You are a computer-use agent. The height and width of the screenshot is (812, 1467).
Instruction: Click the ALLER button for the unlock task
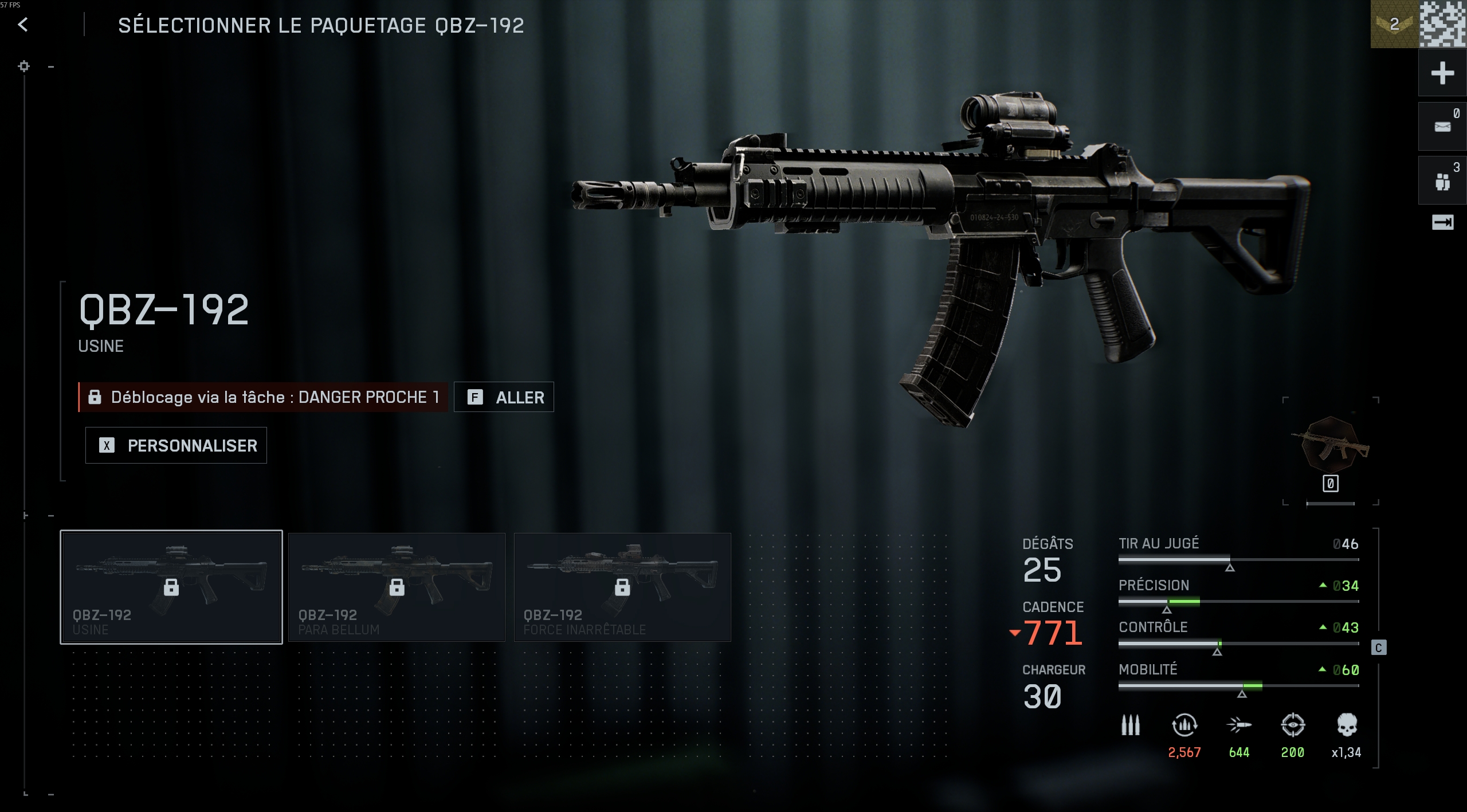point(504,397)
